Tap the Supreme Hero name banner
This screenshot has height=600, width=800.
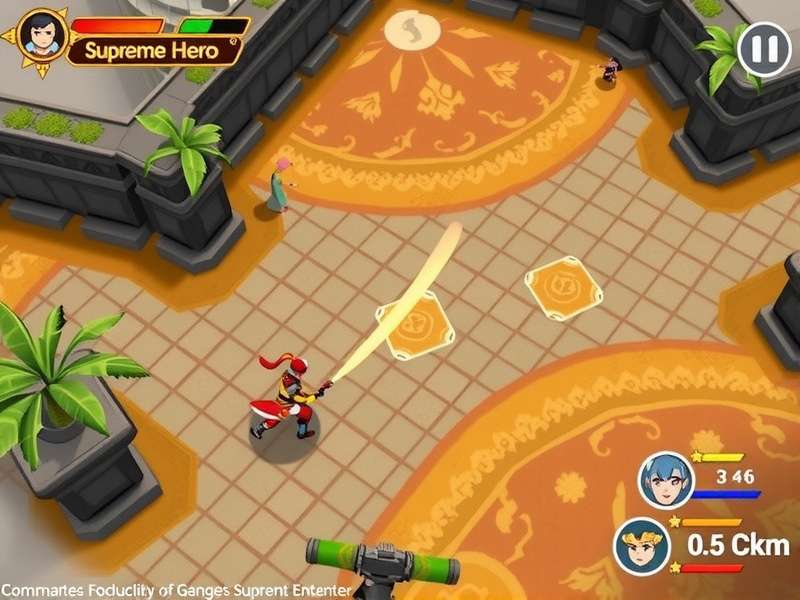(x=153, y=50)
